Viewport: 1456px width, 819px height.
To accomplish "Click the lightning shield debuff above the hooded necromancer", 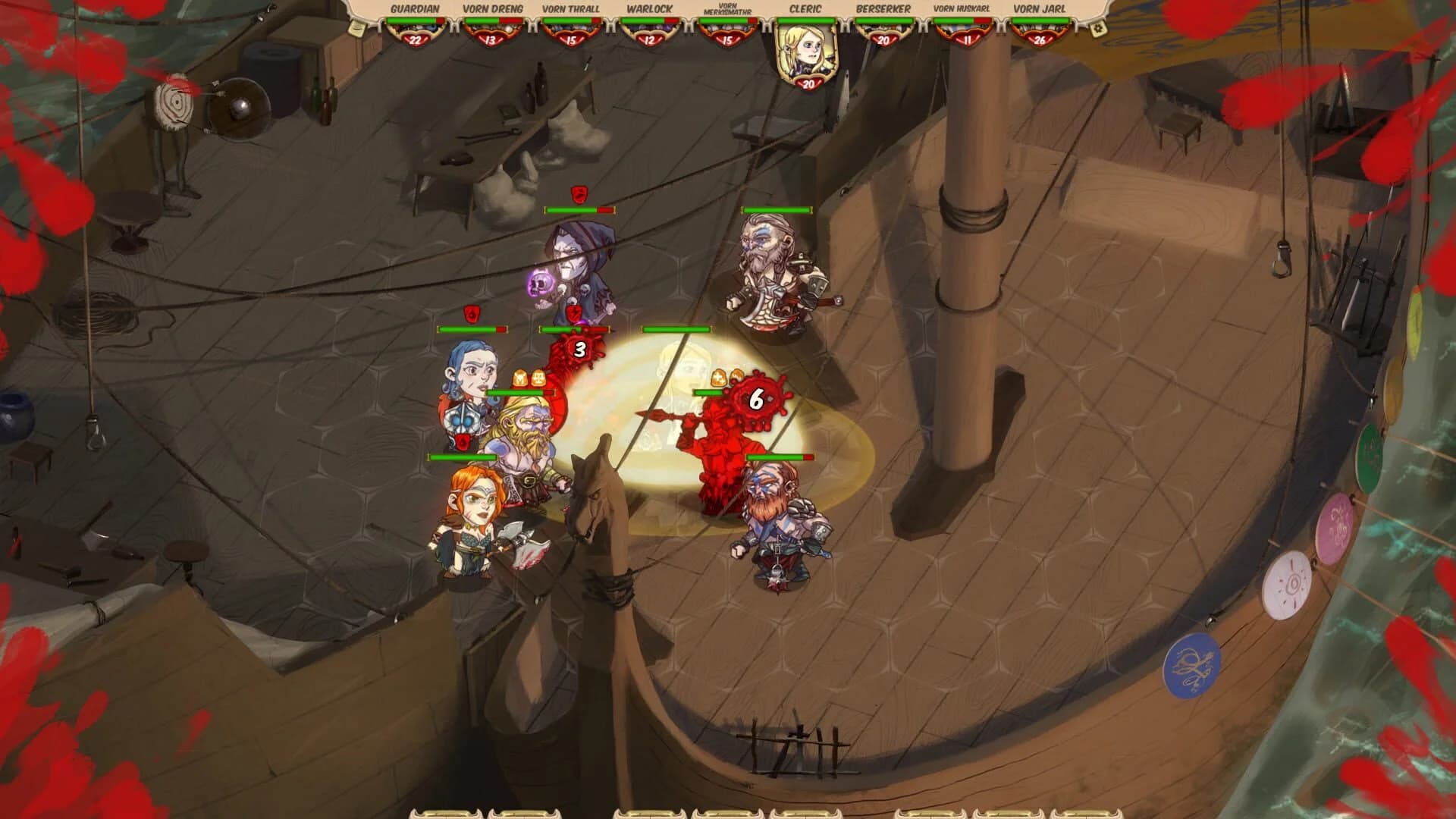I will (573, 312).
